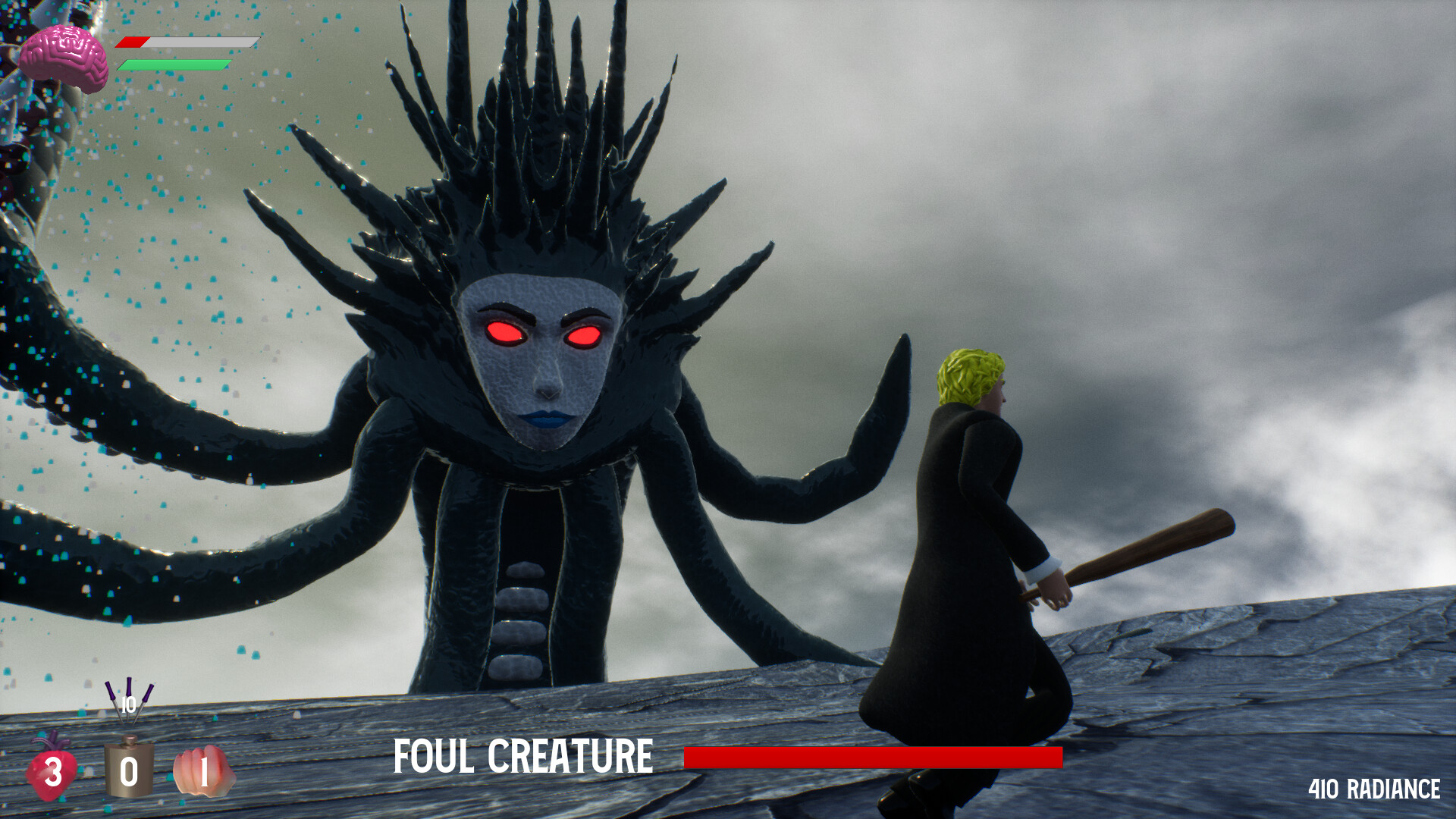Click the pink brain icon top-left
1456x819 pixels.
click(x=64, y=49)
